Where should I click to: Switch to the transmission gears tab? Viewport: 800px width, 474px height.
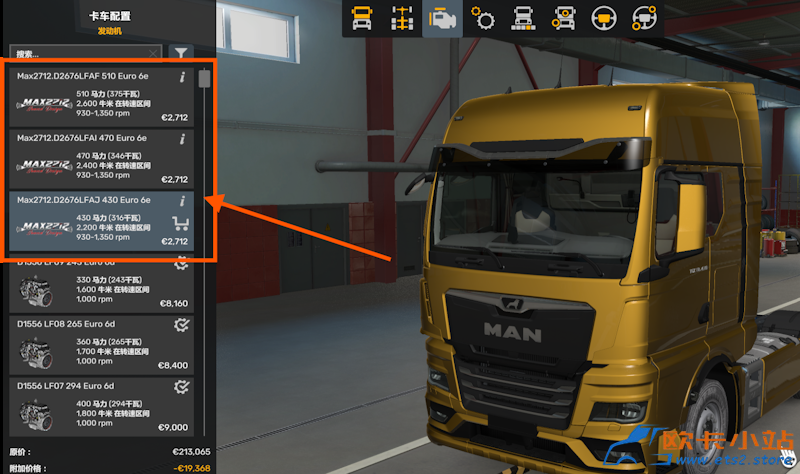point(482,18)
